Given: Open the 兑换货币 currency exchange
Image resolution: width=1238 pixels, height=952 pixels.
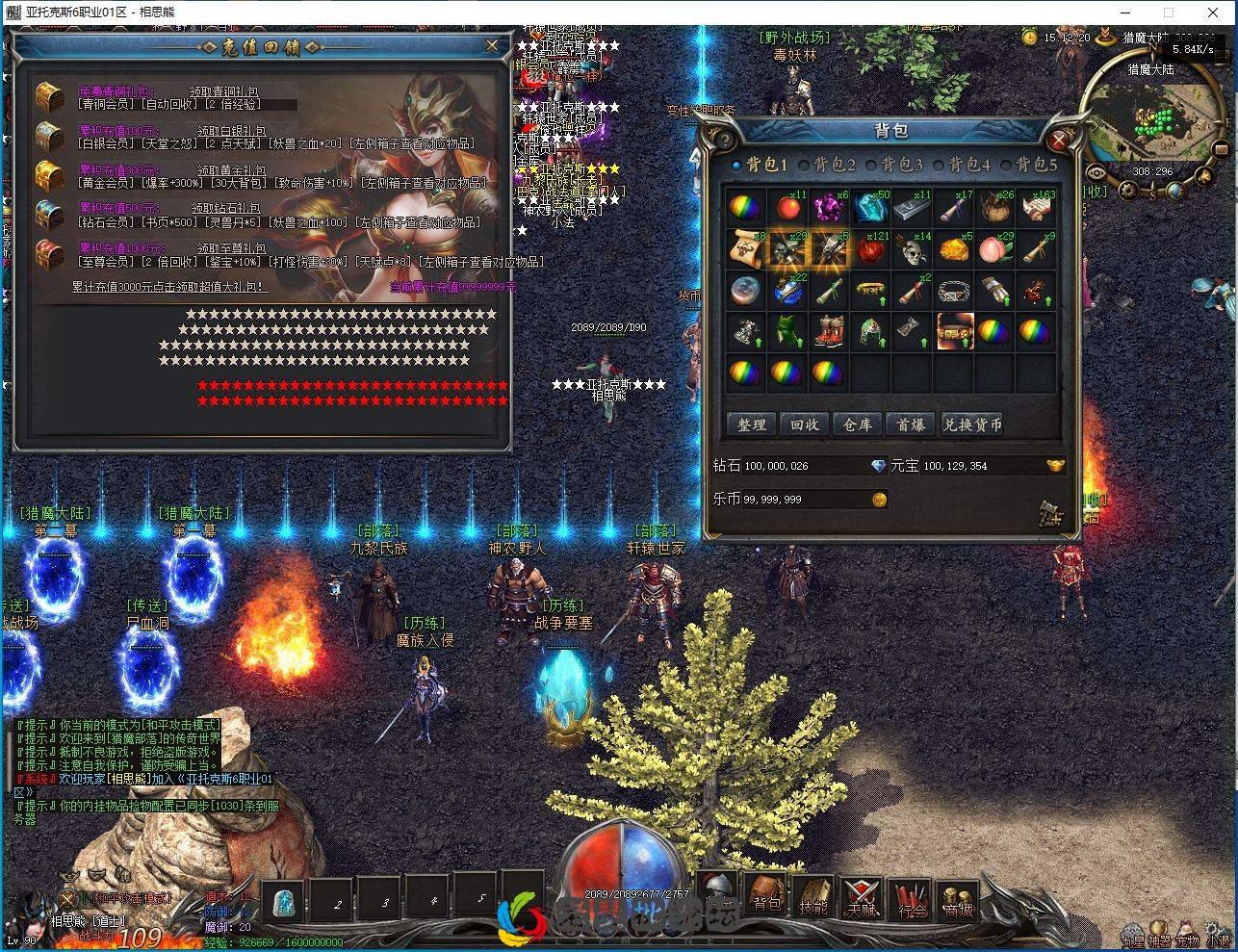Looking at the screenshot, I should click(972, 425).
